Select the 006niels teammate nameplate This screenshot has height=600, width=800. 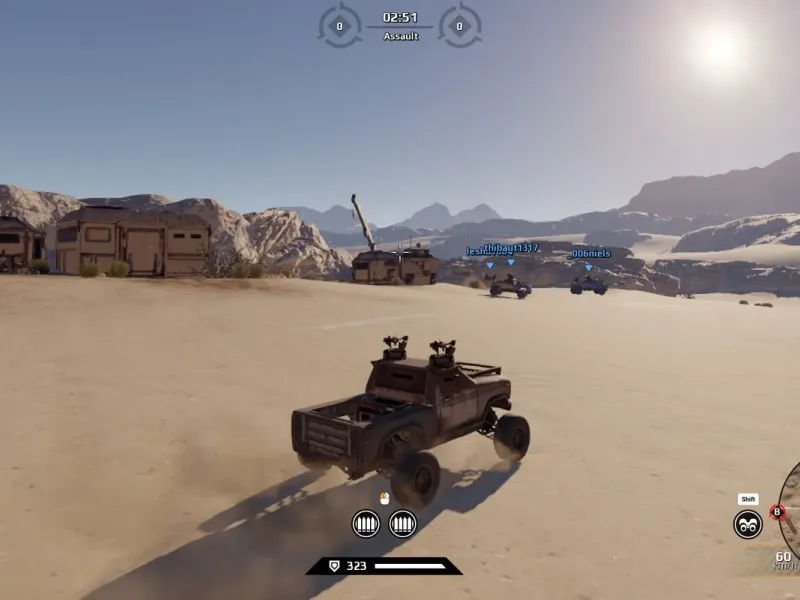coord(589,254)
